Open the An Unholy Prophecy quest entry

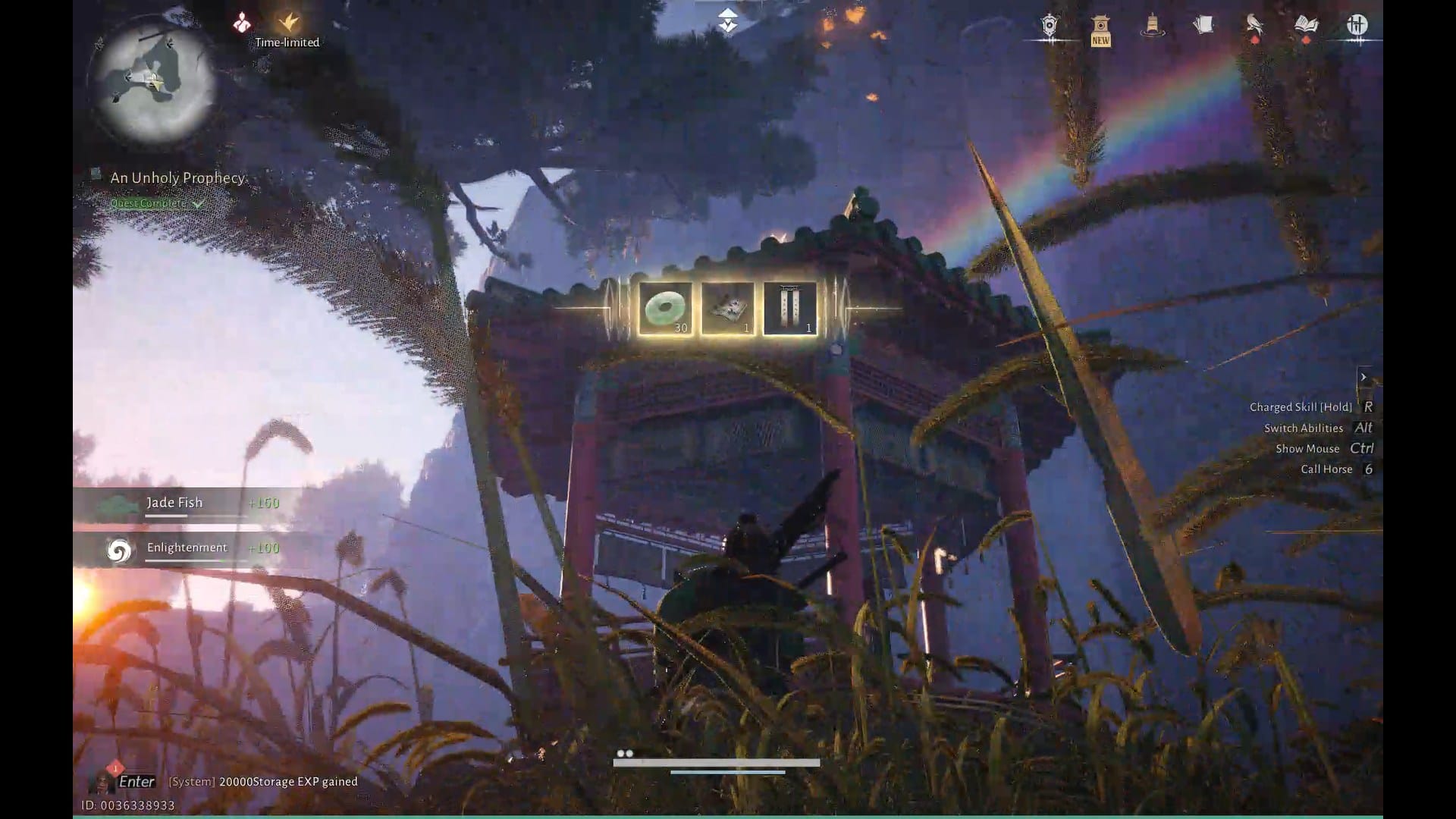(177, 177)
